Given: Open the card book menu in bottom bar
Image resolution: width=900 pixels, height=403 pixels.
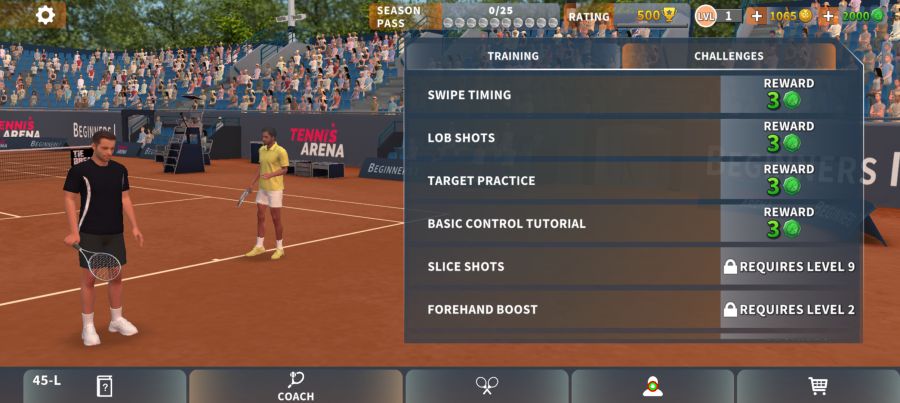Looking at the screenshot, I should click(104, 386).
